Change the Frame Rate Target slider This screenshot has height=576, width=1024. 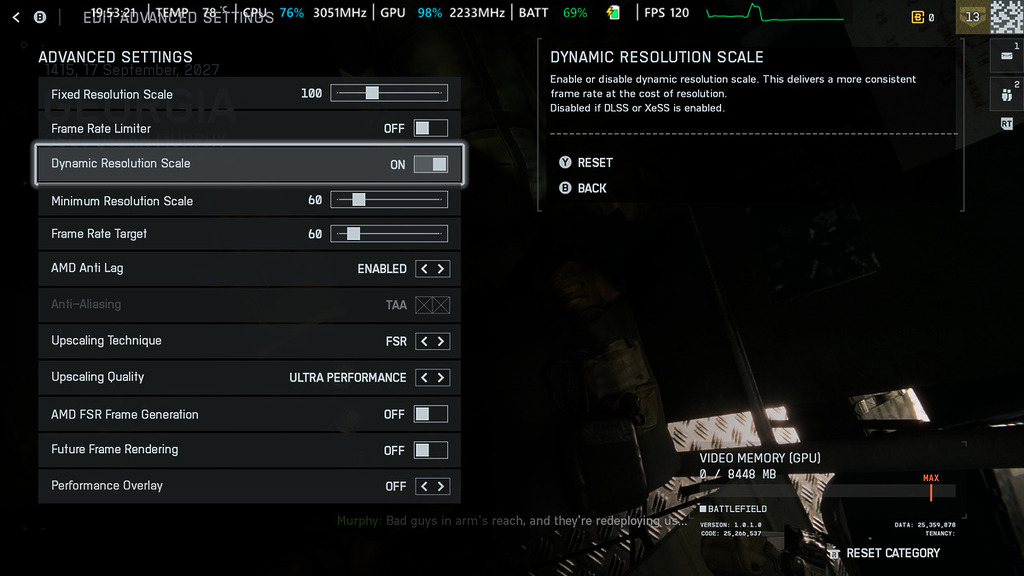click(353, 234)
